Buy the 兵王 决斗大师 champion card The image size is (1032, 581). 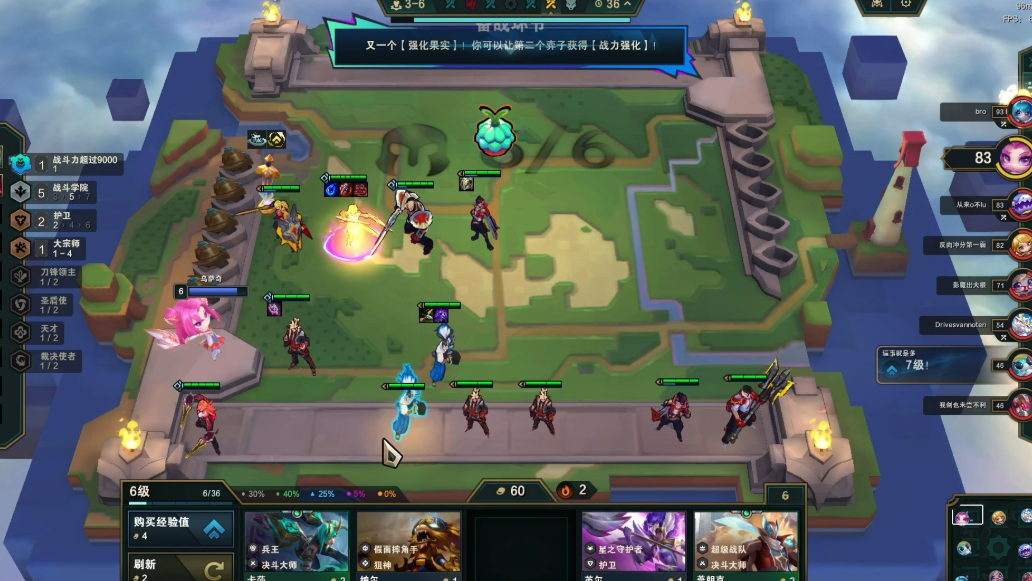click(x=297, y=546)
